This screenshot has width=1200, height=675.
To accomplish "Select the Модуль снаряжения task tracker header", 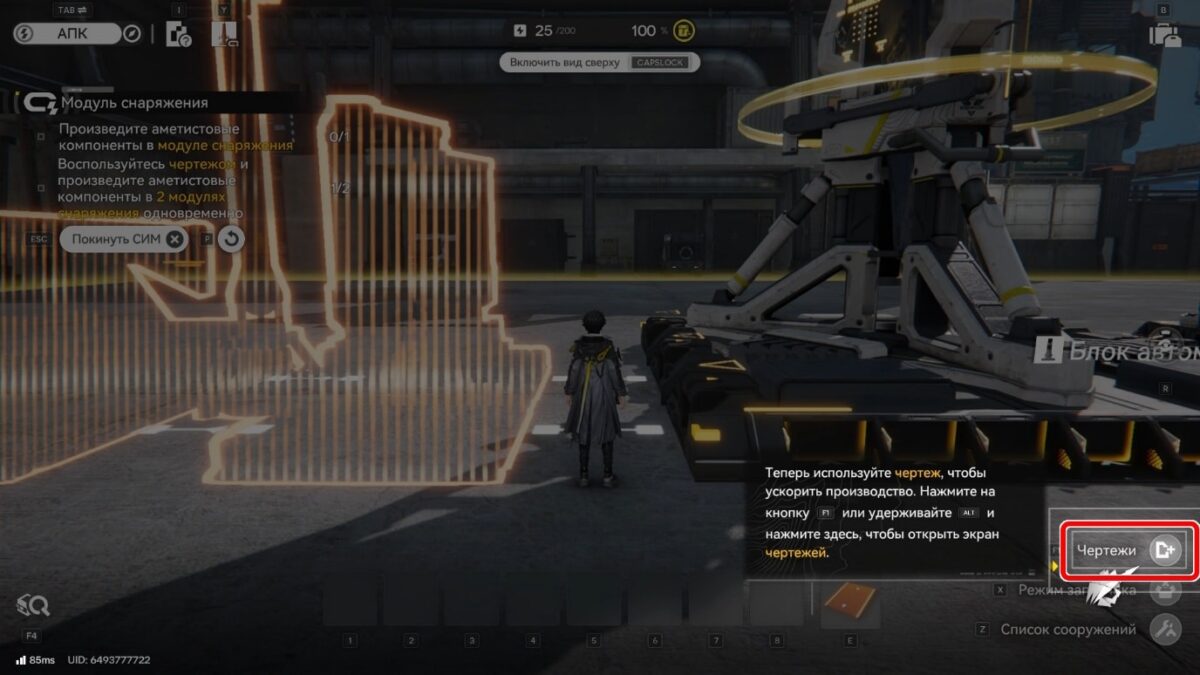I will click(x=134, y=102).
